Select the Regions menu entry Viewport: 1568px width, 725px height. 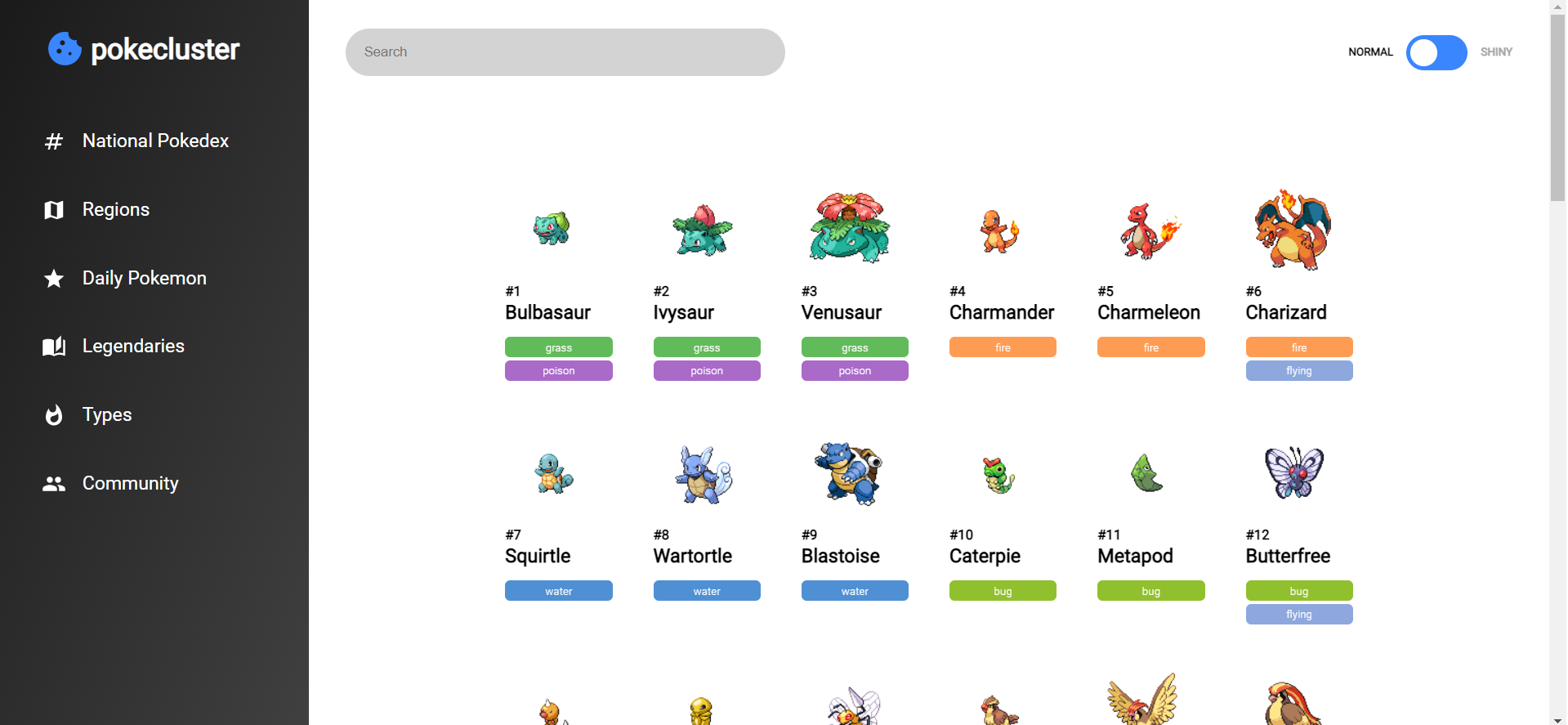coord(115,210)
